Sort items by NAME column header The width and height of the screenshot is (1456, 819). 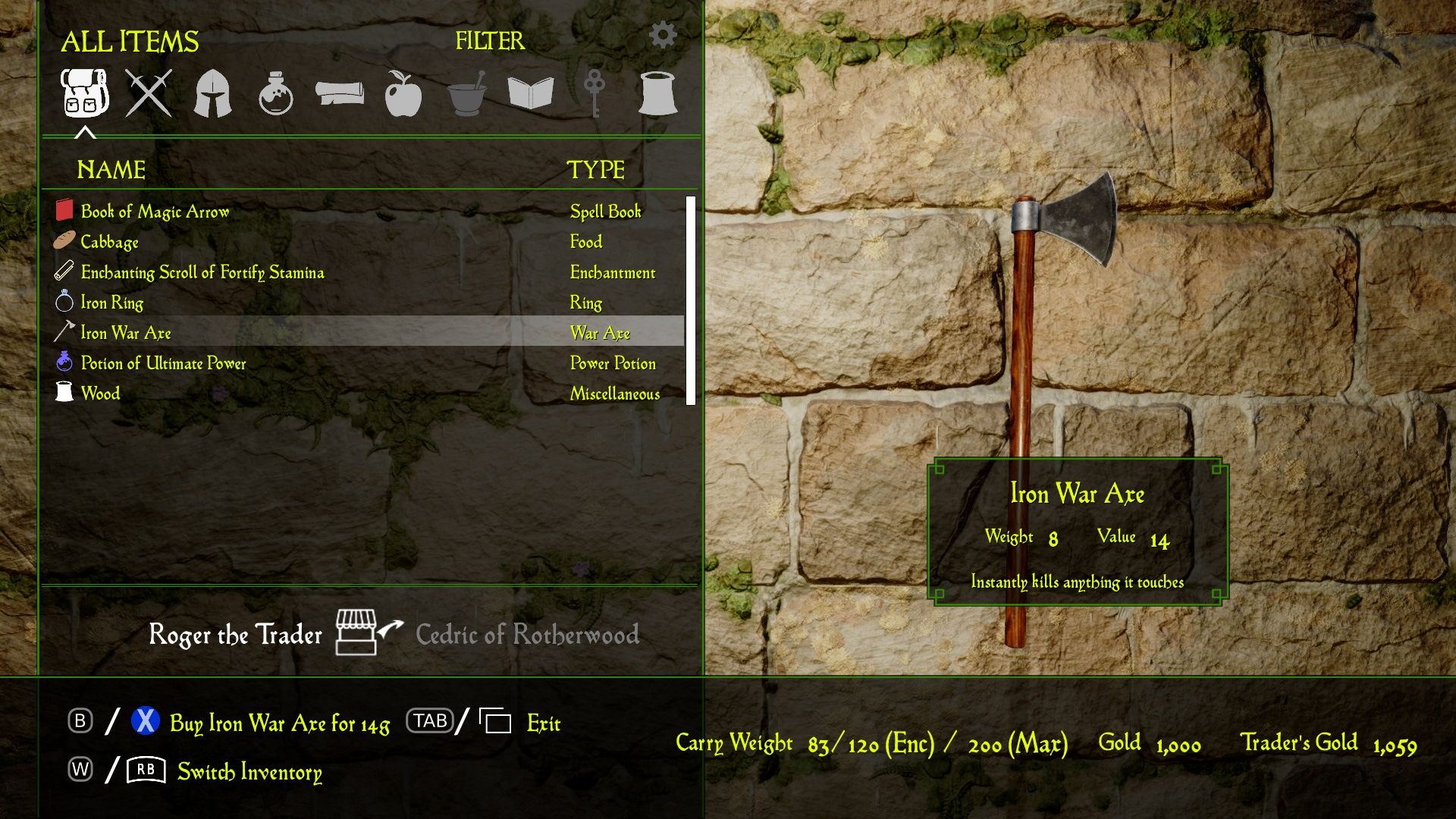[111, 171]
